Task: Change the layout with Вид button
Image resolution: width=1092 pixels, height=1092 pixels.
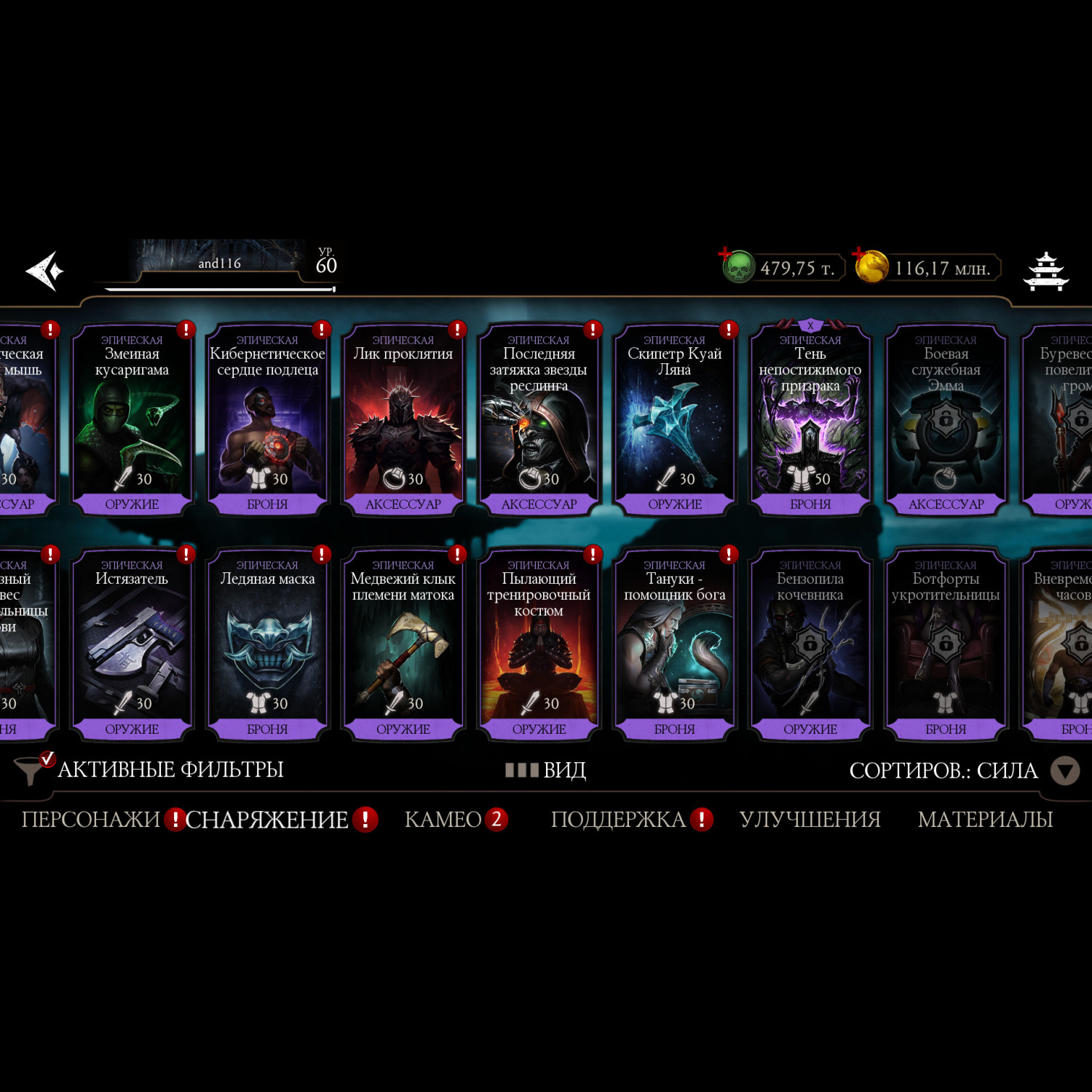Action: point(546,770)
